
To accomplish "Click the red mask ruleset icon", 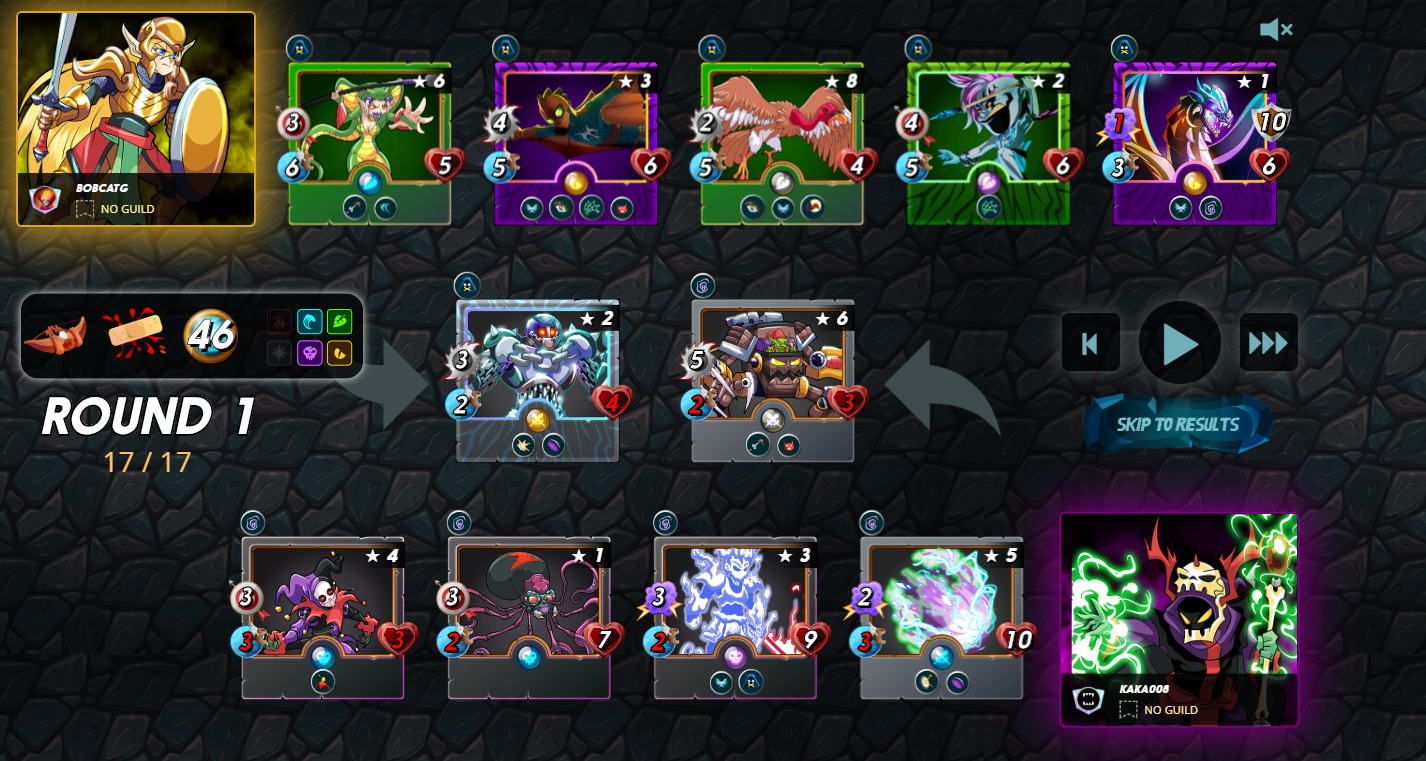I will (x=55, y=336).
